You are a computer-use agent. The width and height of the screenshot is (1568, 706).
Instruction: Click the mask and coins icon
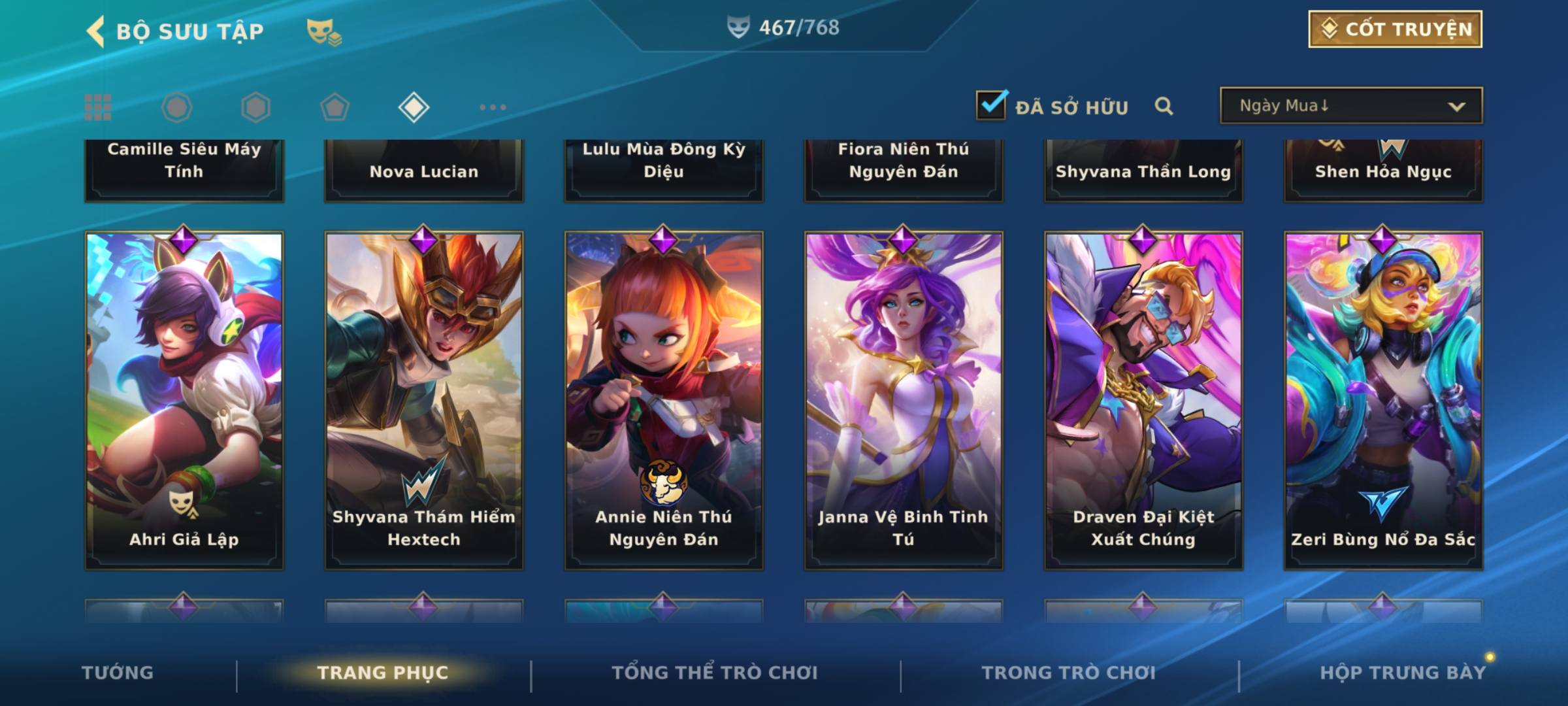(324, 31)
